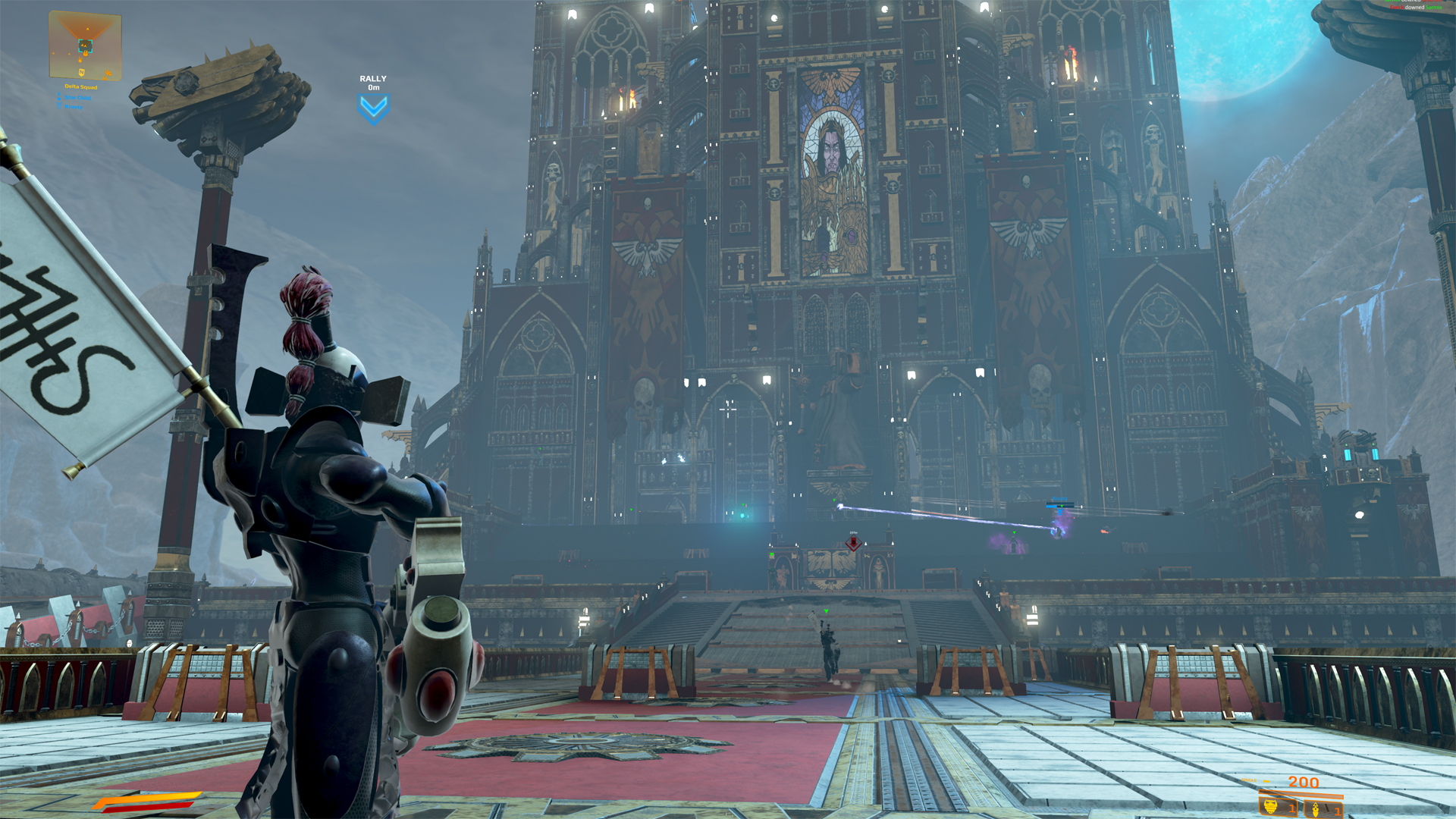1456x819 pixels.
Task: Click the 200 ammo counter
Action: click(1303, 782)
